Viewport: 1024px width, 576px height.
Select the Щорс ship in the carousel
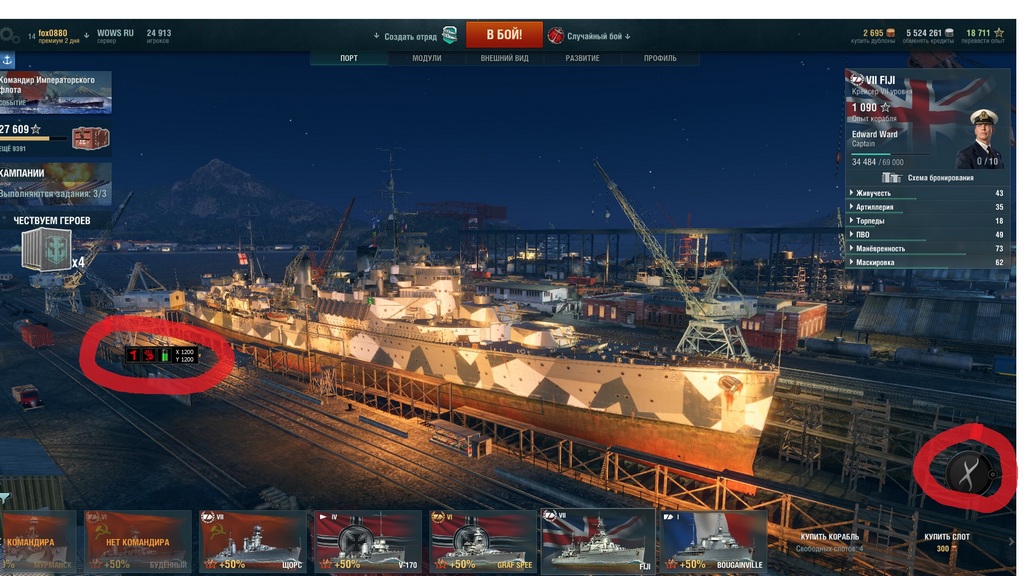coord(254,542)
